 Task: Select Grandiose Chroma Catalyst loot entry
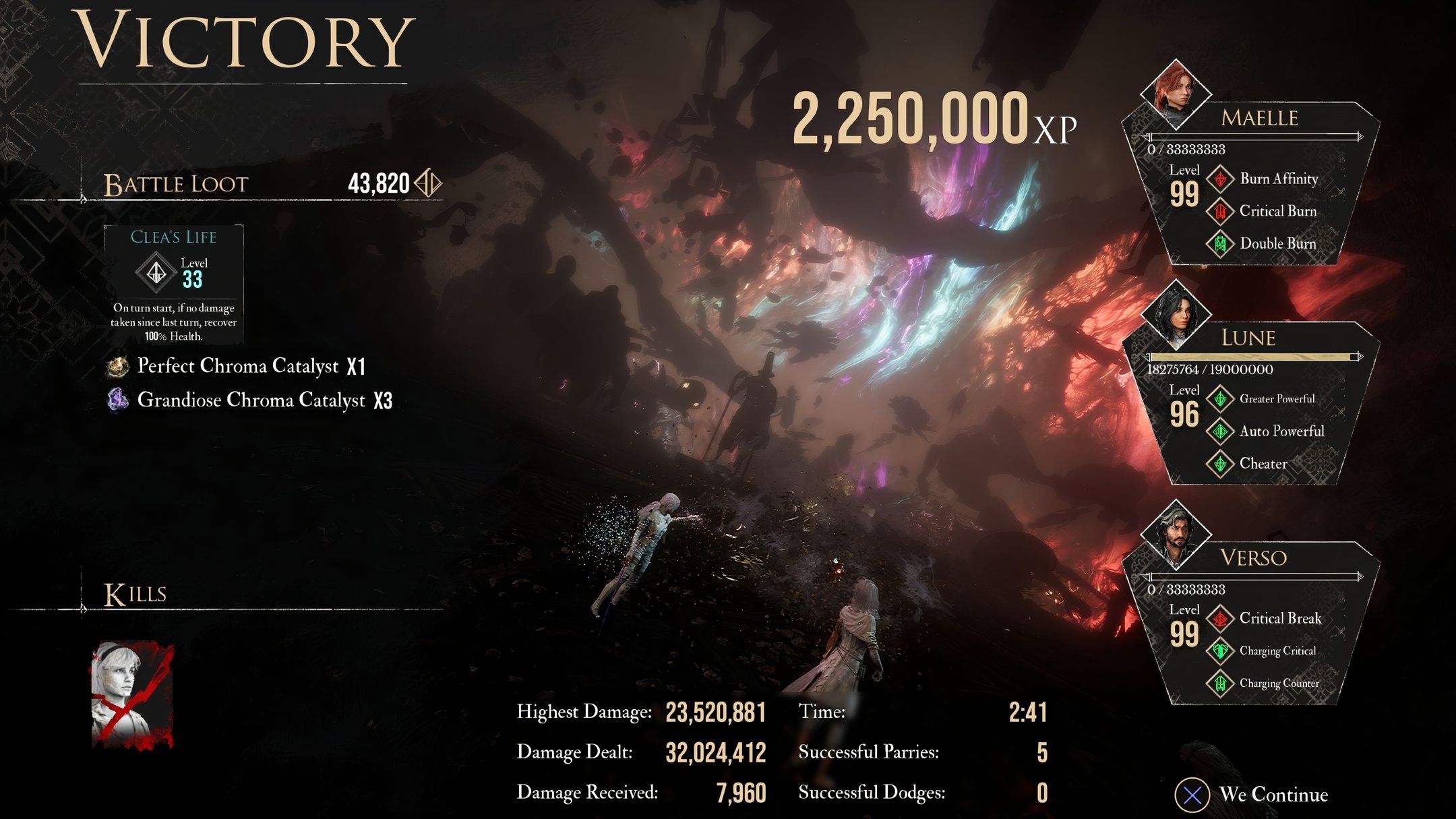point(250,400)
